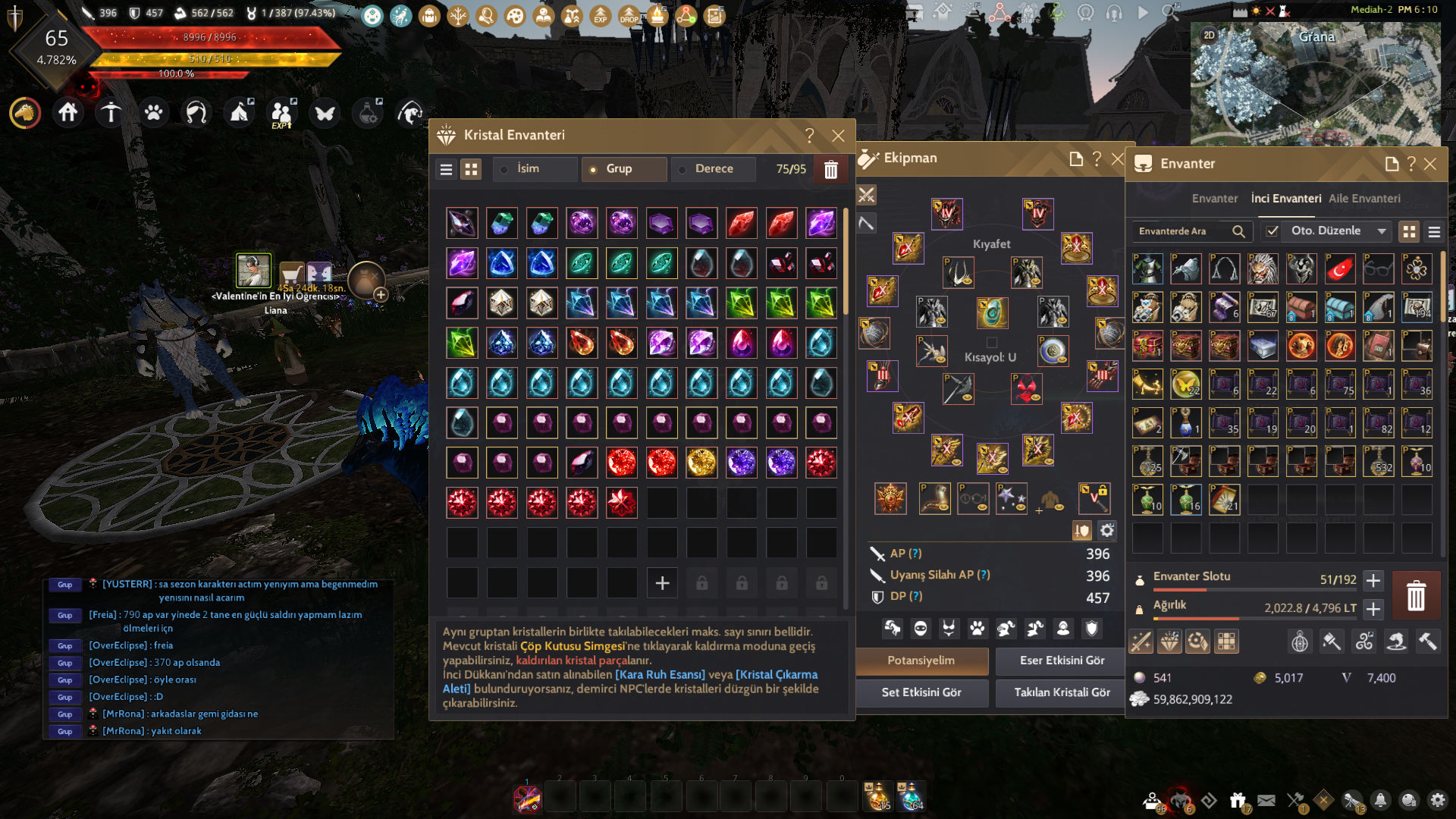Screen dimensions: 1456x819
Task: Close the Ekipman window
Action: coord(1117,158)
